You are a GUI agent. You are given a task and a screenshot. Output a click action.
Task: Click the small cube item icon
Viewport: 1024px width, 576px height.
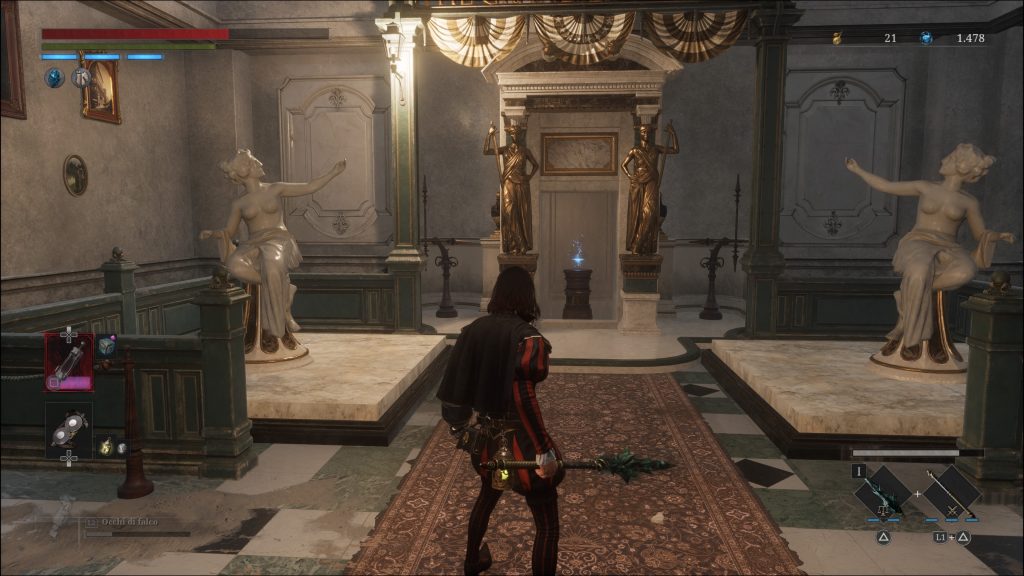(x=105, y=346)
